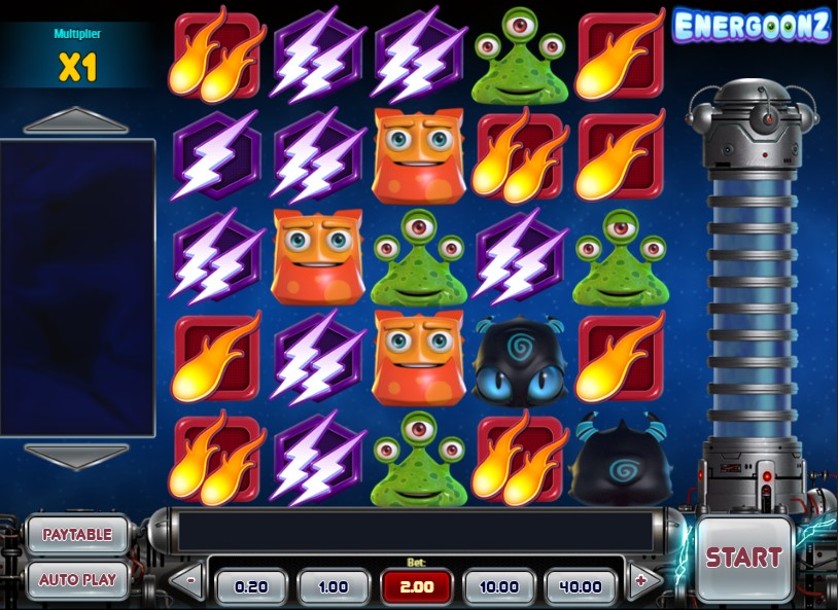Click the down arrow below the side panel

click(x=76, y=456)
